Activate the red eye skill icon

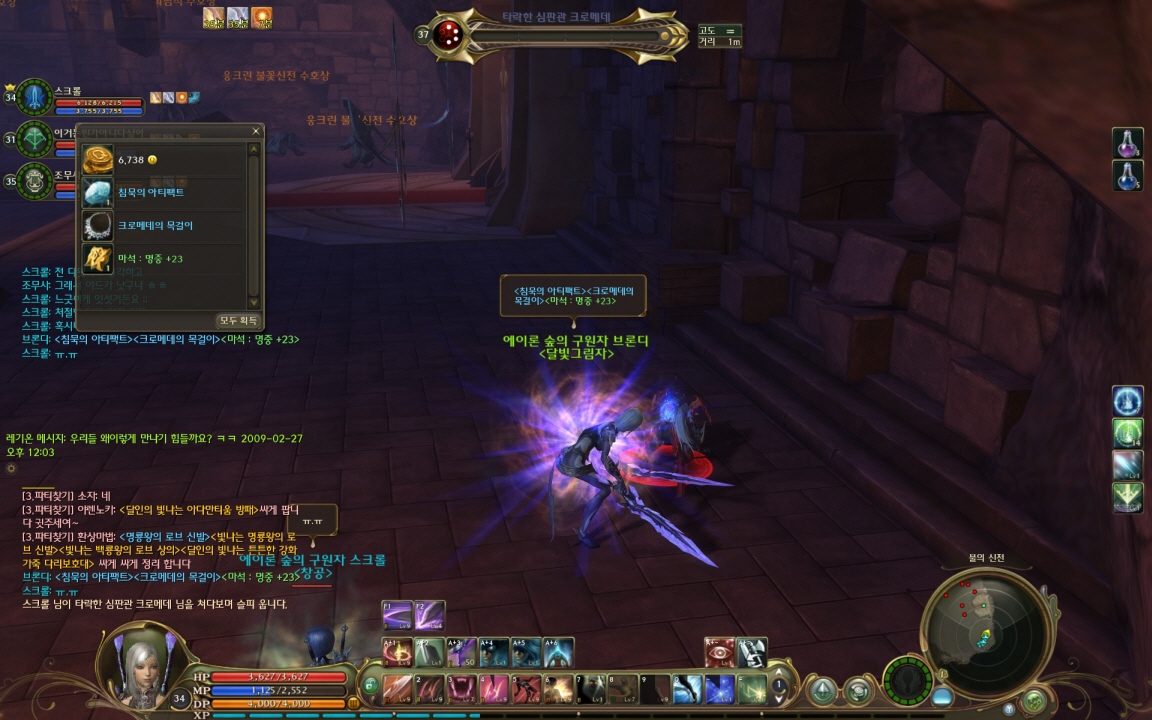coord(720,653)
